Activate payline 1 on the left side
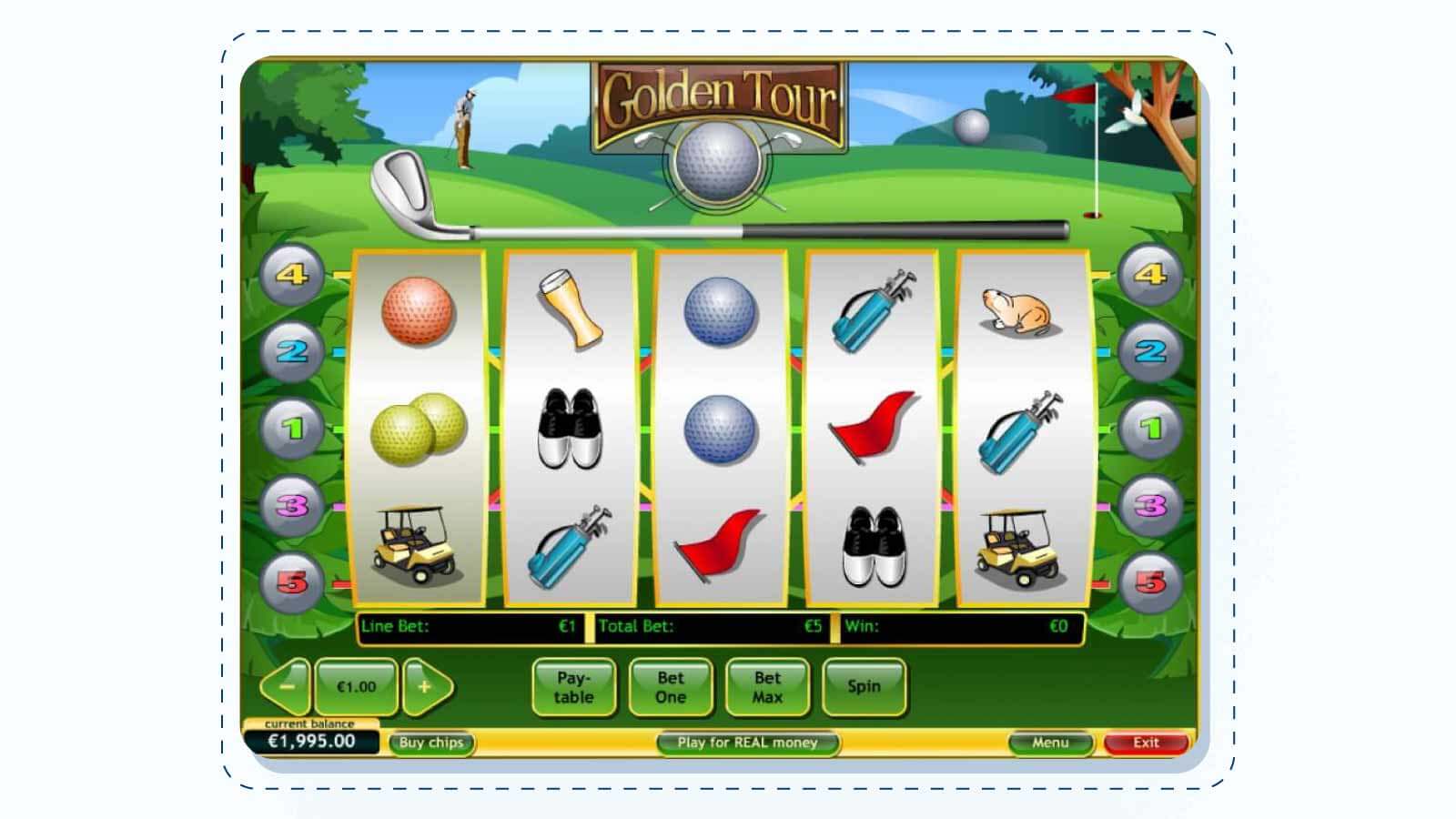 (x=292, y=429)
